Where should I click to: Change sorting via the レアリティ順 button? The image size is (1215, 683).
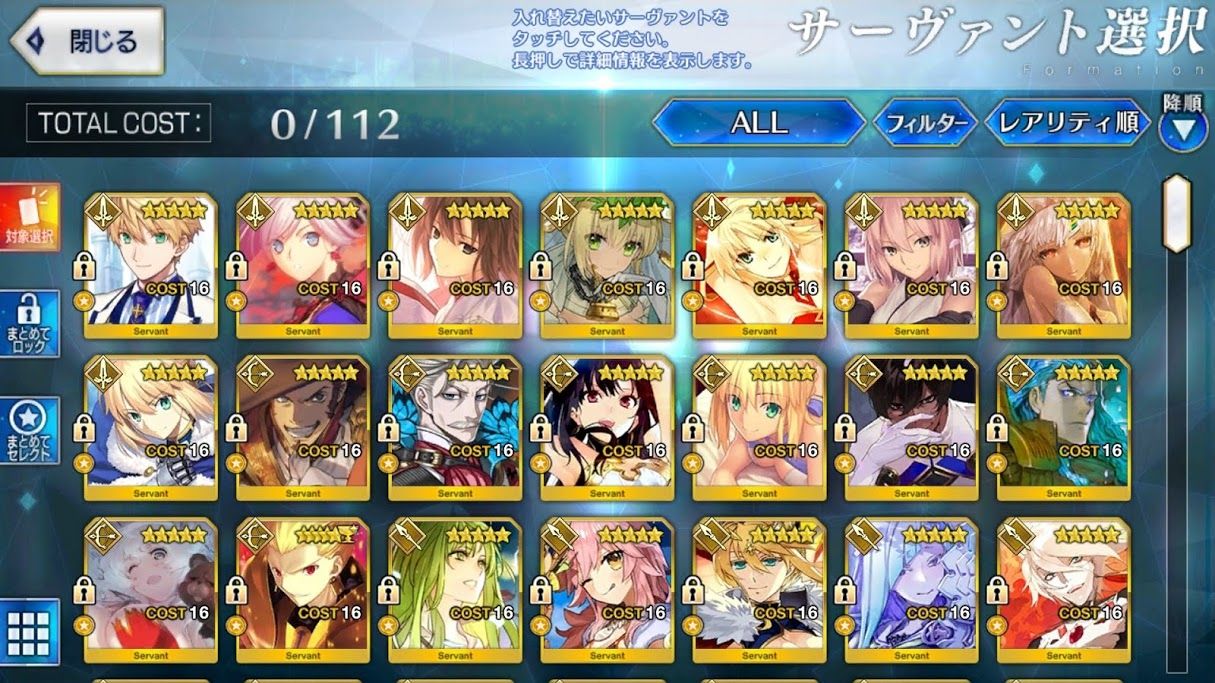click(x=1067, y=123)
